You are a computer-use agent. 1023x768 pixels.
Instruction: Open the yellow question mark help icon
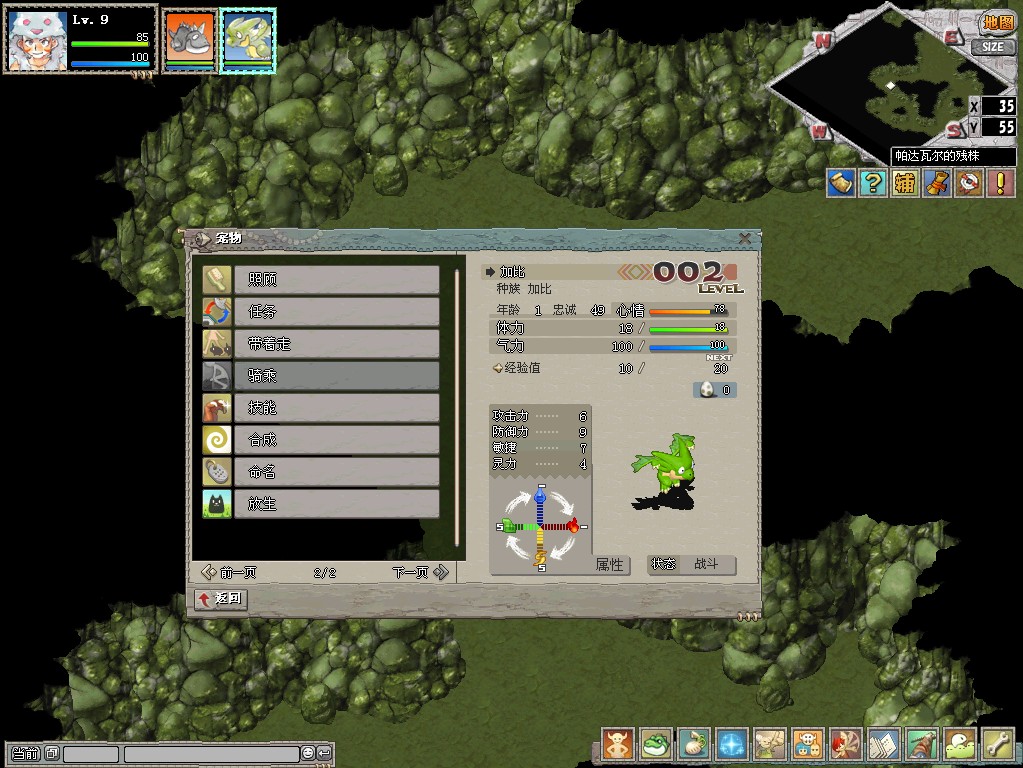click(873, 183)
